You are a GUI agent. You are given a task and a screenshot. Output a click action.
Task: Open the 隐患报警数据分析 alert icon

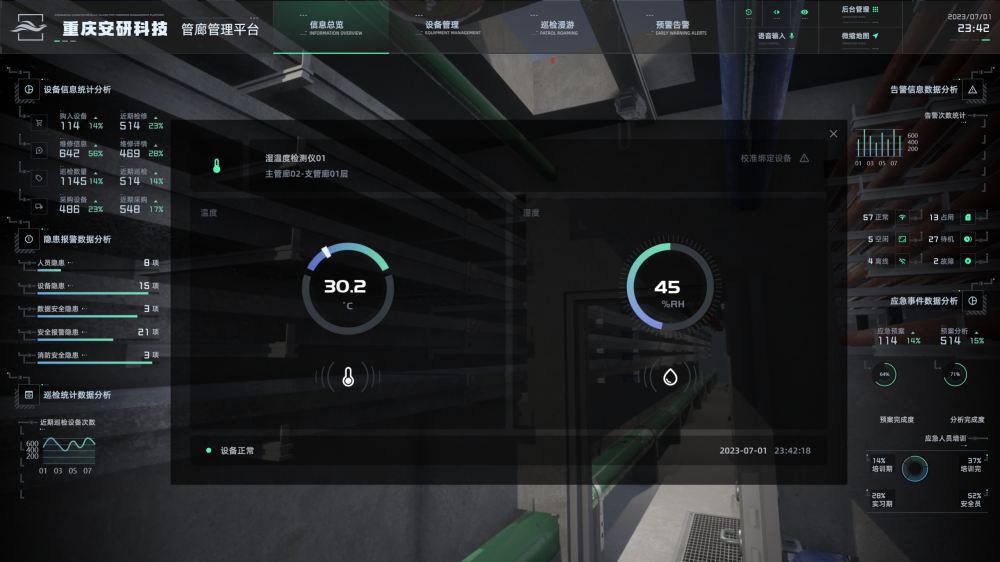coord(29,240)
